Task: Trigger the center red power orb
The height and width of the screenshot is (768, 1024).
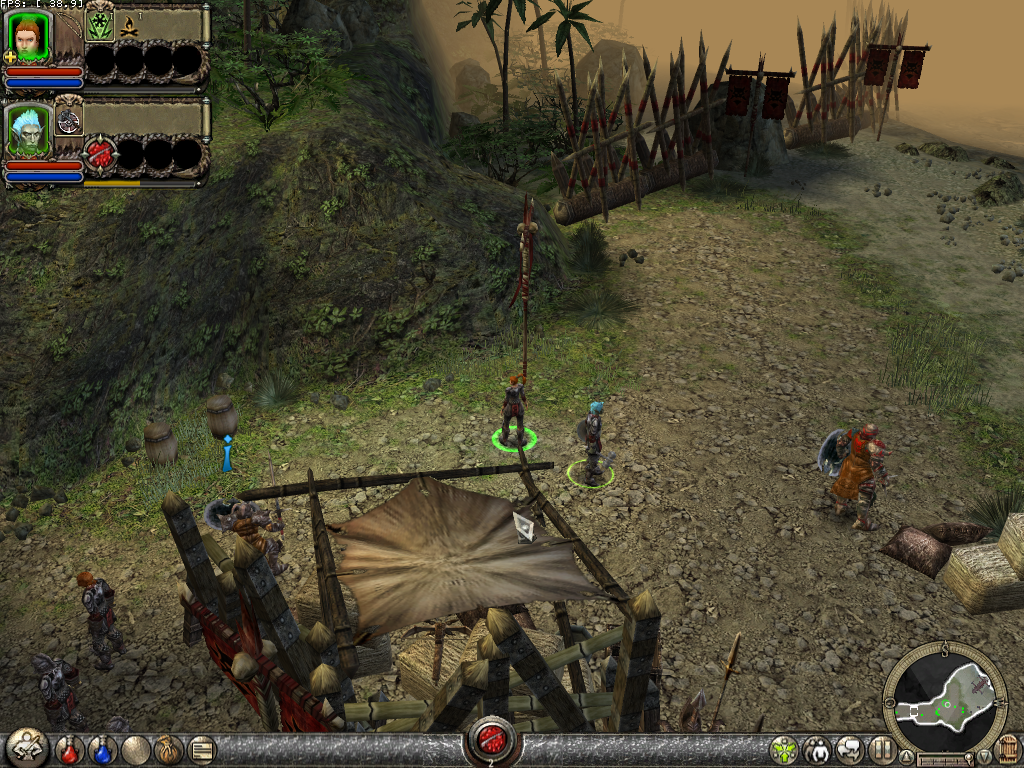Action: (491, 740)
